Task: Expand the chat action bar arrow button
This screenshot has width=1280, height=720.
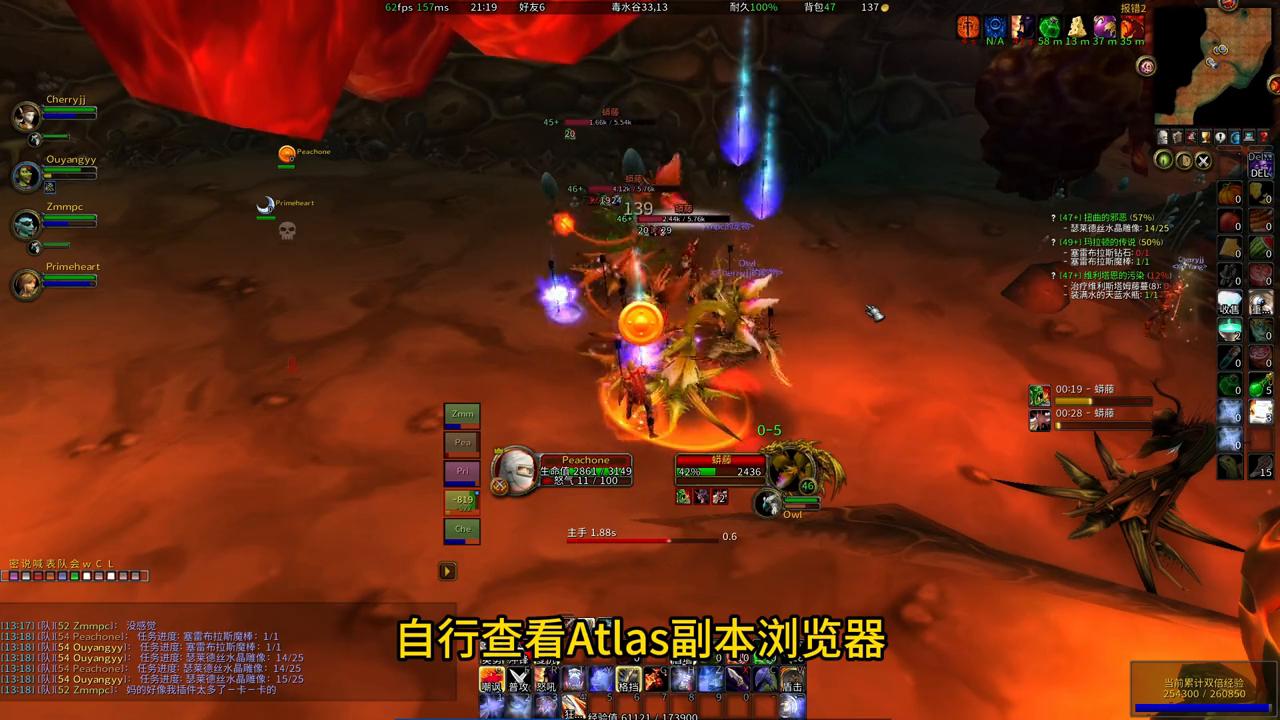Action: (447, 570)
